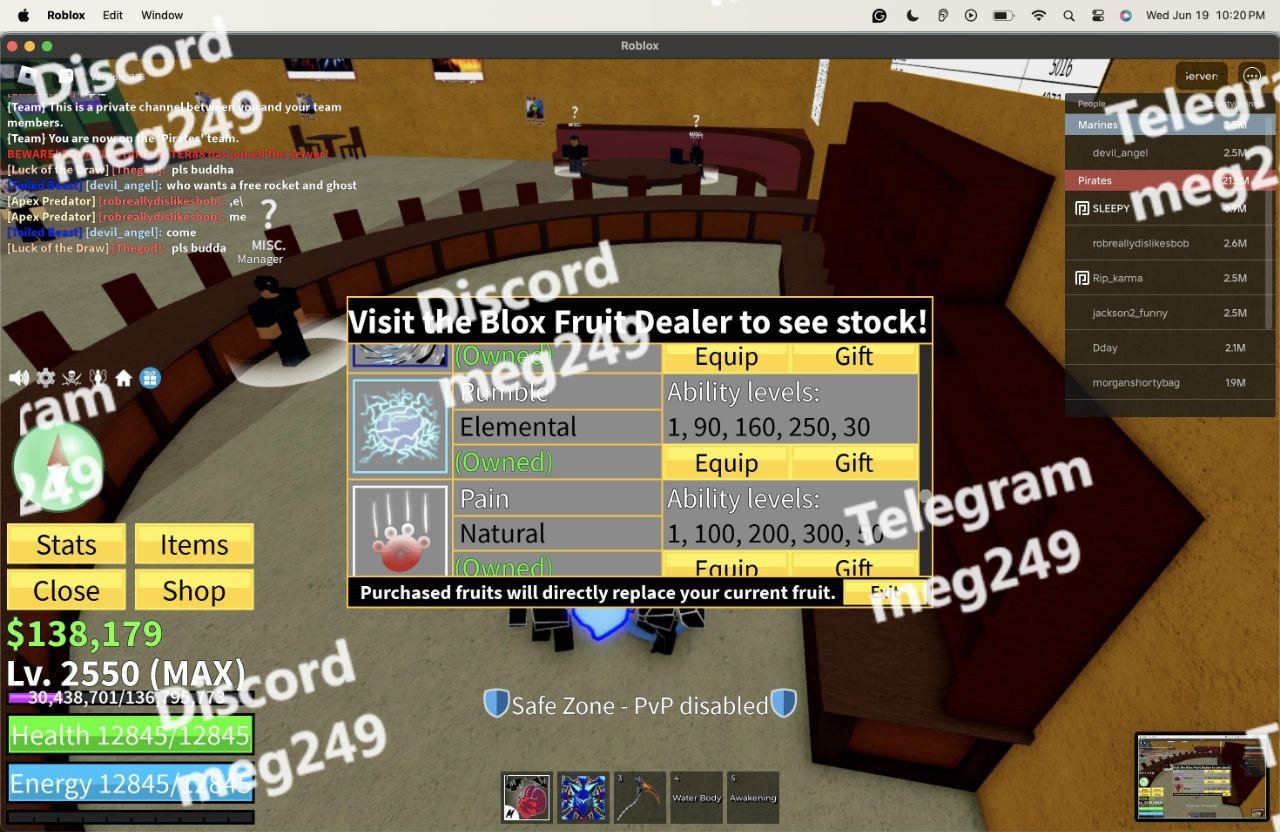This screenshot has width=1280, height=832.
Task: Open the Stats menu
Action: [x=66, y=545]
